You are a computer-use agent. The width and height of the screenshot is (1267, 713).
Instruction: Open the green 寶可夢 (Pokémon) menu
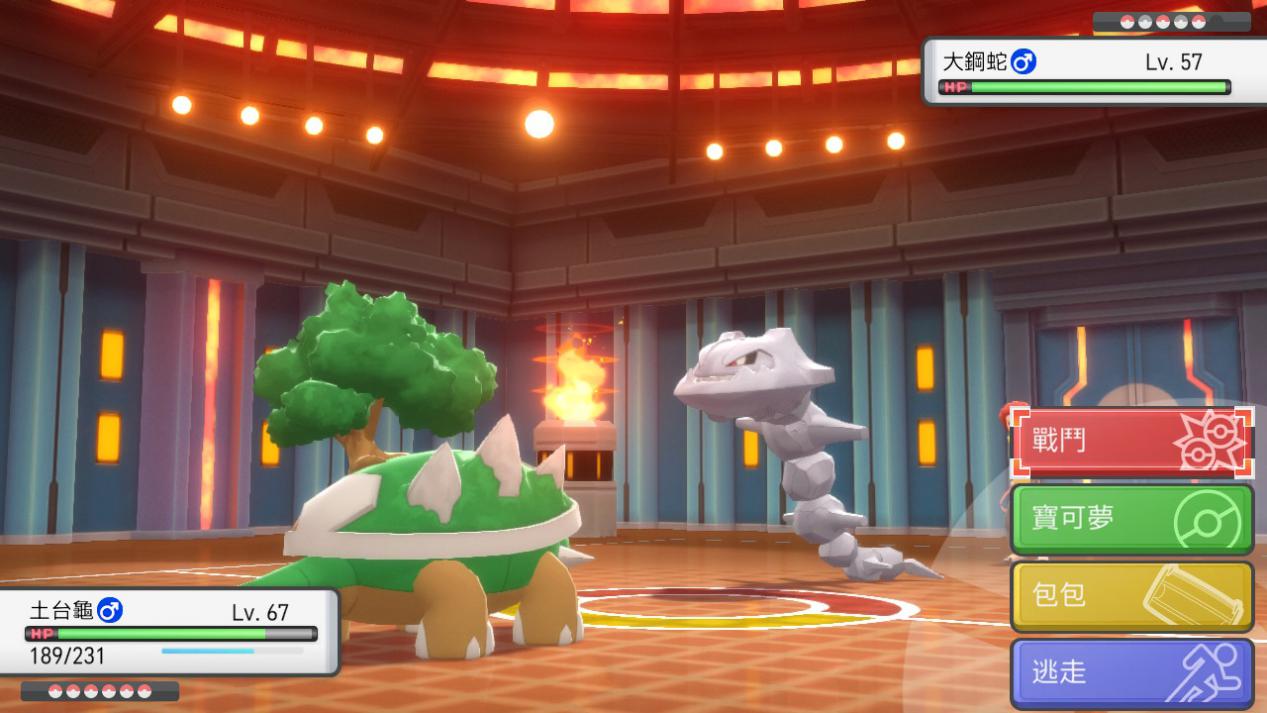(1130, 518)
